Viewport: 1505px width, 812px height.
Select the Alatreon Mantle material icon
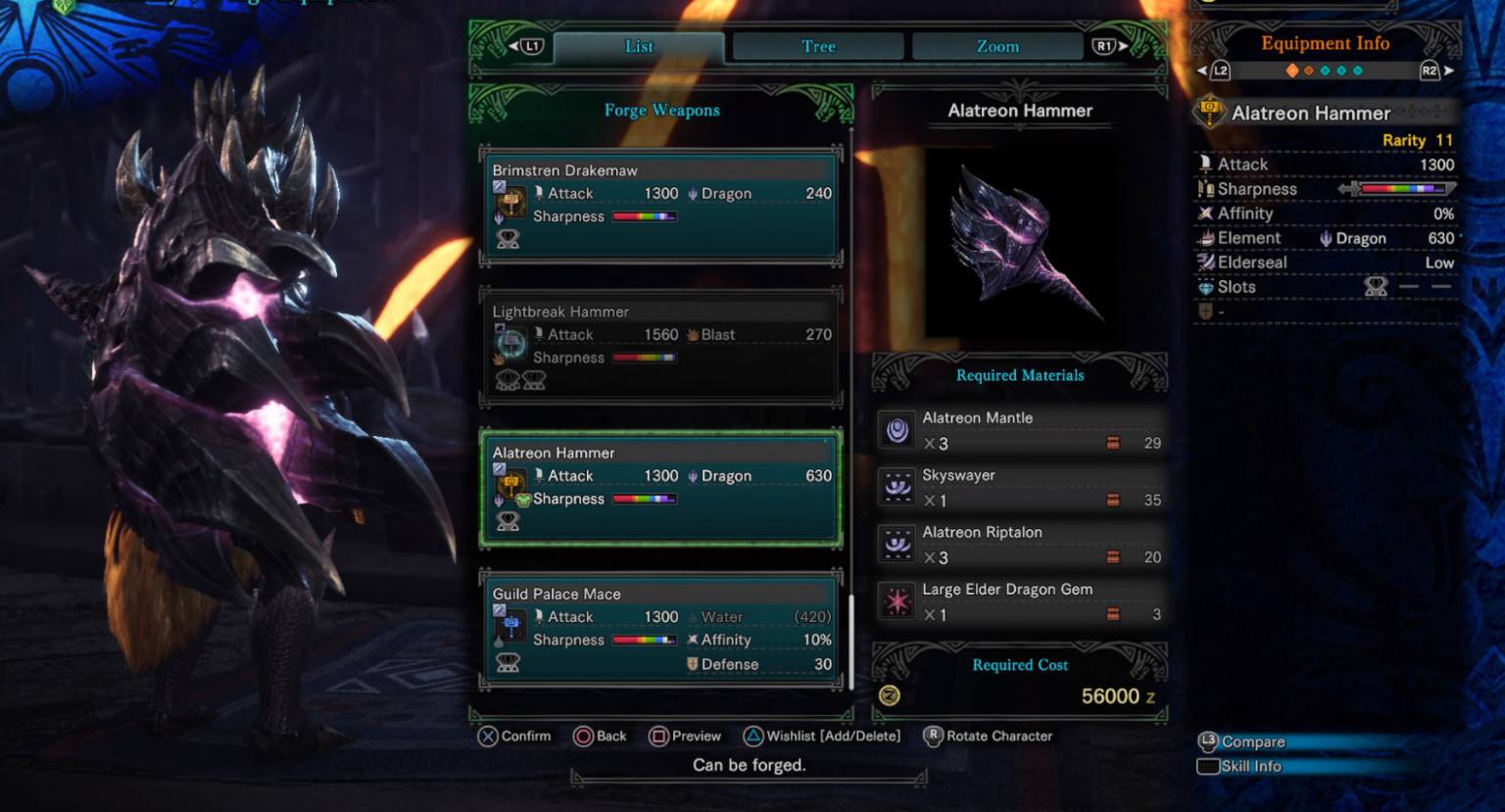tap(897, 429)
